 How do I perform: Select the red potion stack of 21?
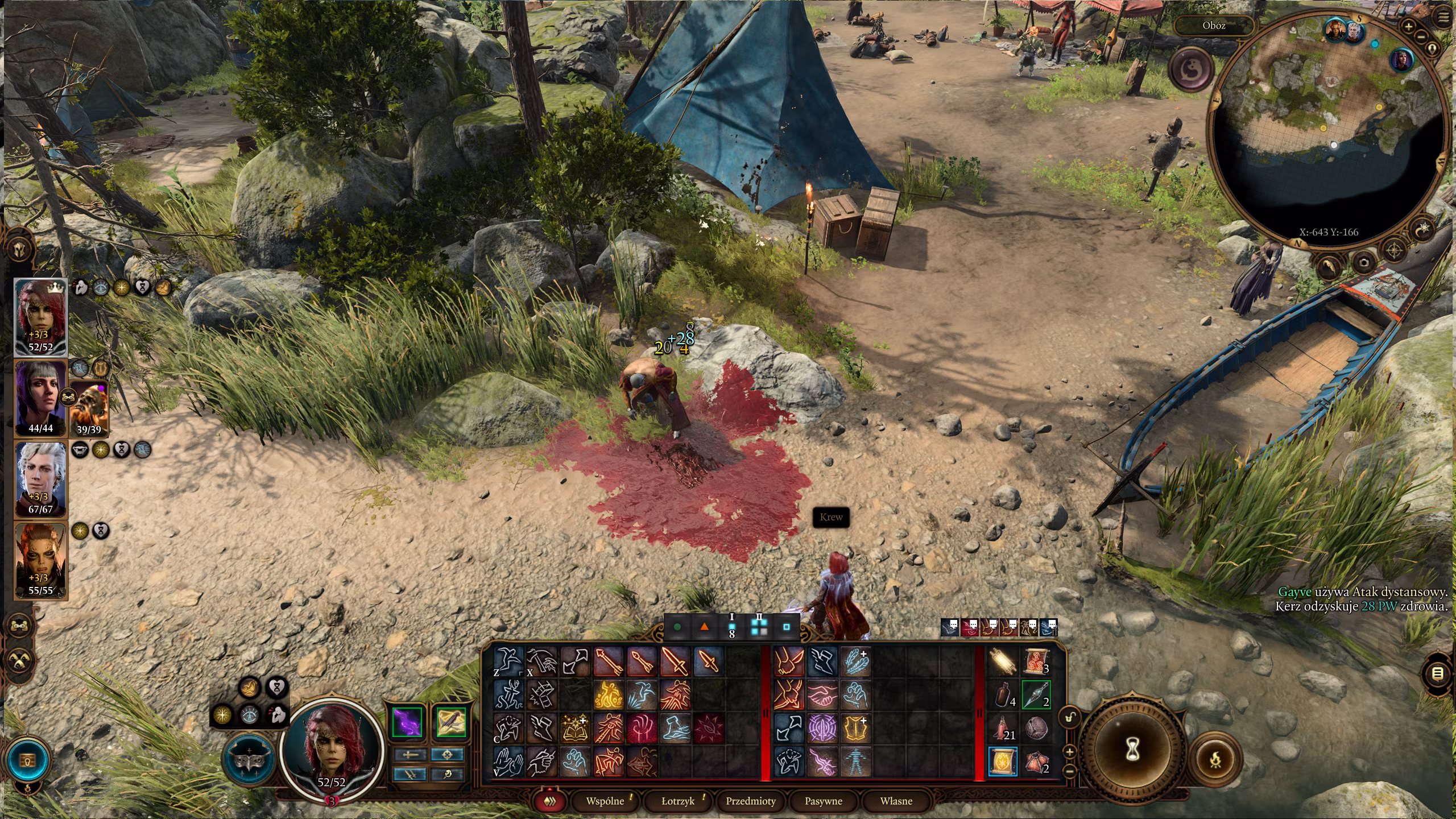(x=1004, y=729)
